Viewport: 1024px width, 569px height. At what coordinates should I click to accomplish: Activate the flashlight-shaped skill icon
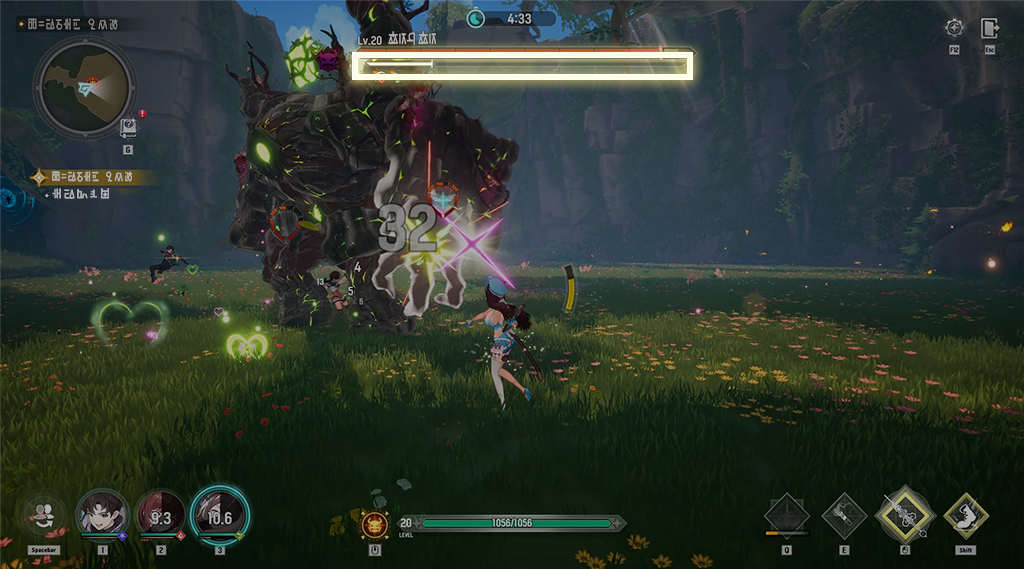tap(844, 515)
